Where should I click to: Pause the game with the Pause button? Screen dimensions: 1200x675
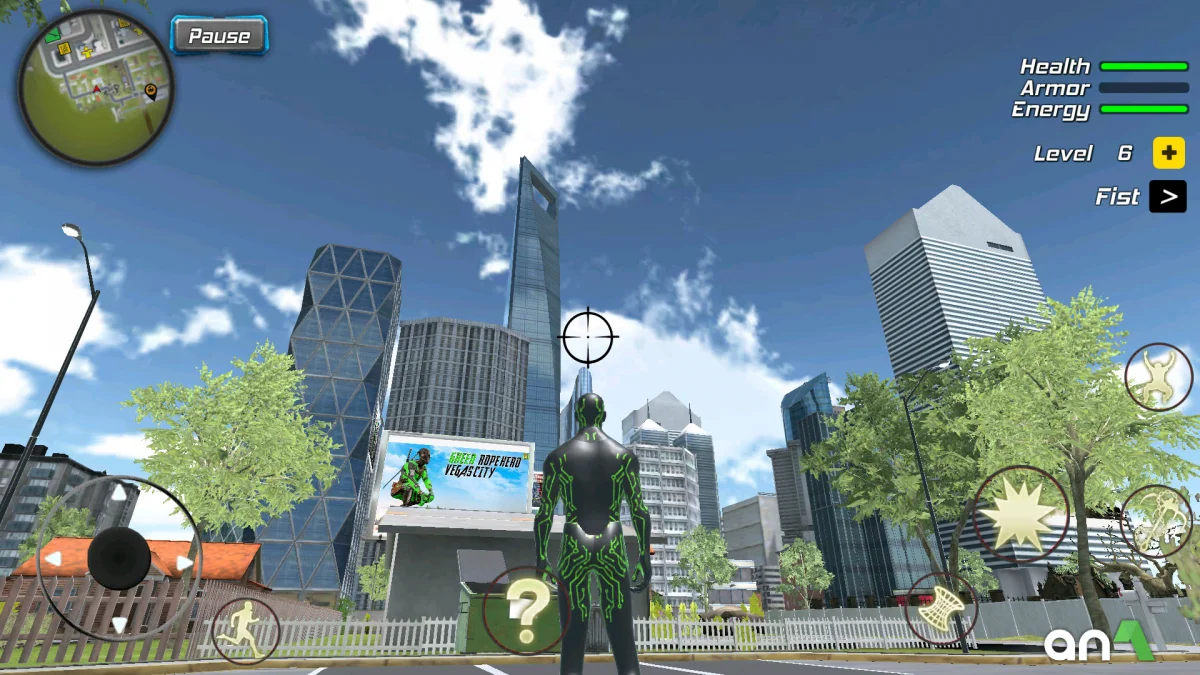click(219, 36)
